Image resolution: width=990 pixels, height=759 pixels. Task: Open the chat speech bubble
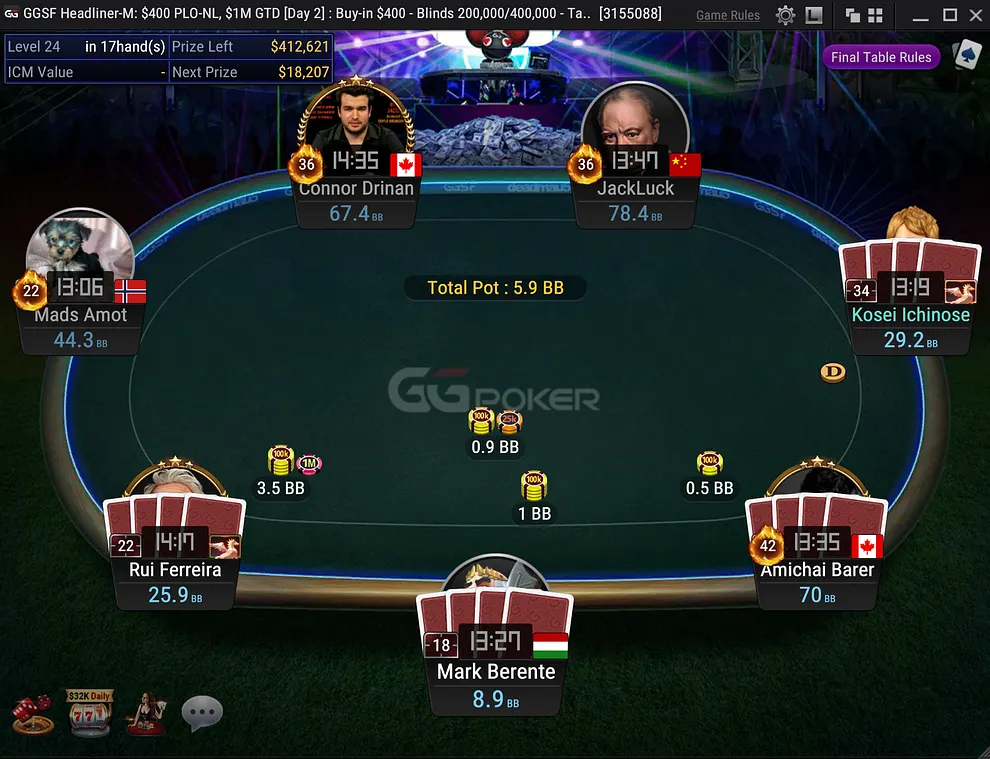tap(202, 713)
